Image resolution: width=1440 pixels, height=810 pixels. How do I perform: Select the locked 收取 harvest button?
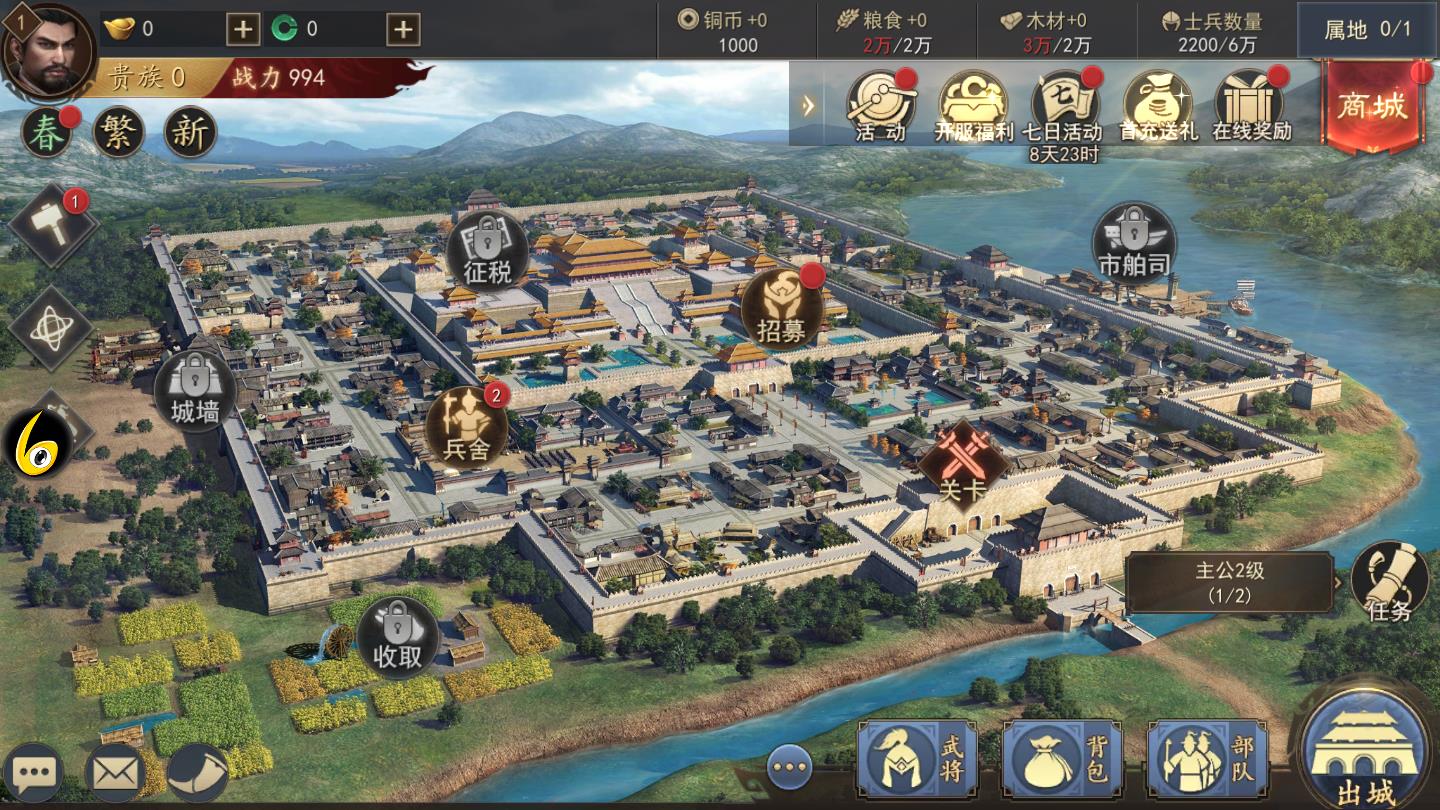398,637
